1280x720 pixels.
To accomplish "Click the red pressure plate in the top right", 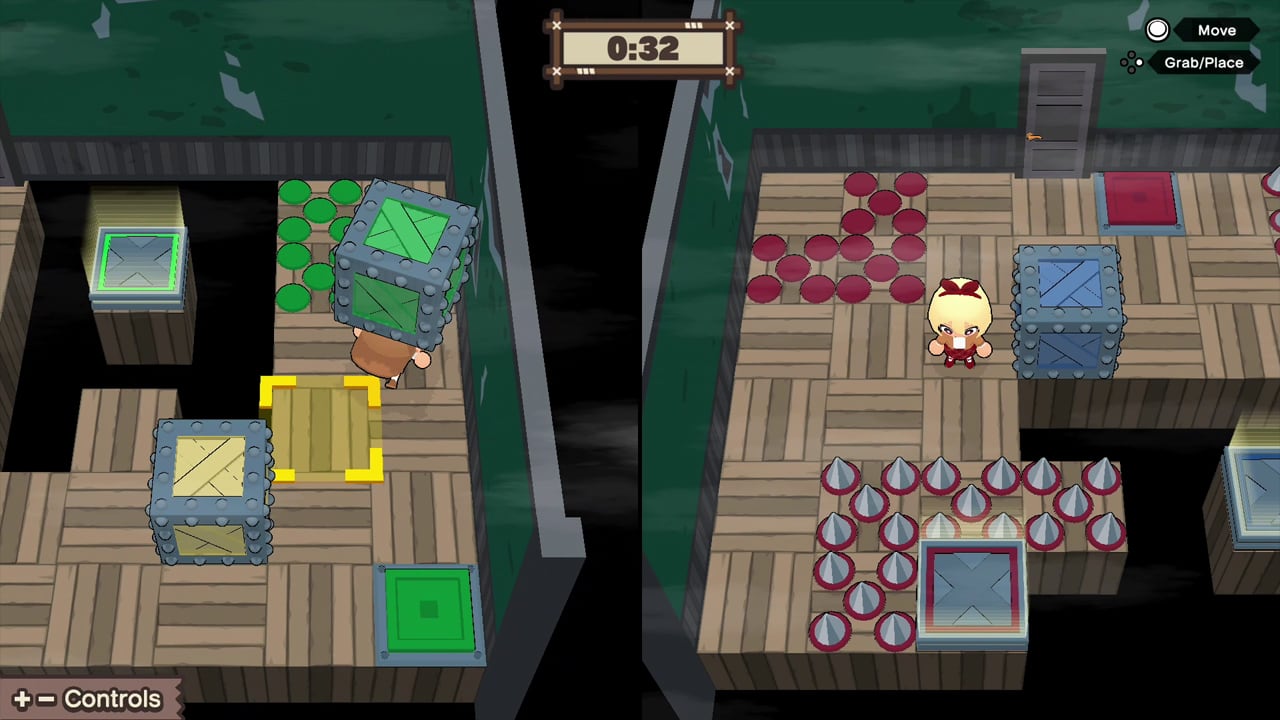I will (1140, 197).
